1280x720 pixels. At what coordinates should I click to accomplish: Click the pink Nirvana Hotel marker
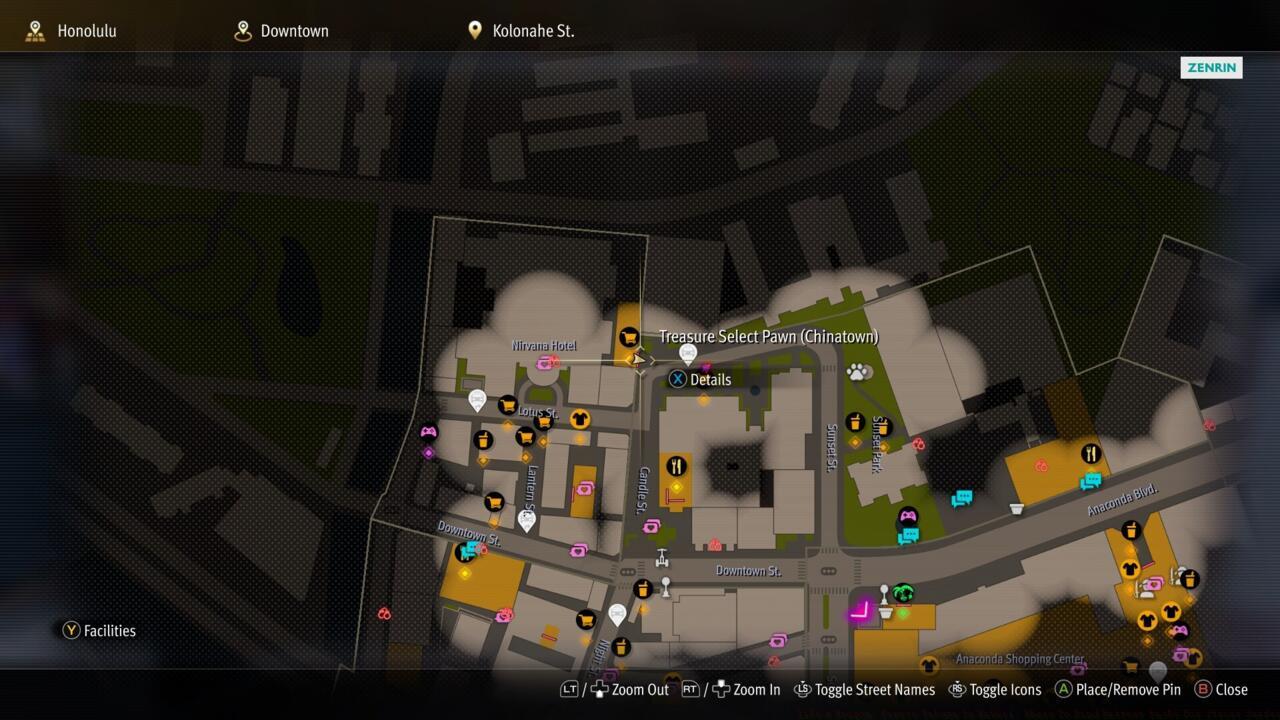tap(546, 363)
